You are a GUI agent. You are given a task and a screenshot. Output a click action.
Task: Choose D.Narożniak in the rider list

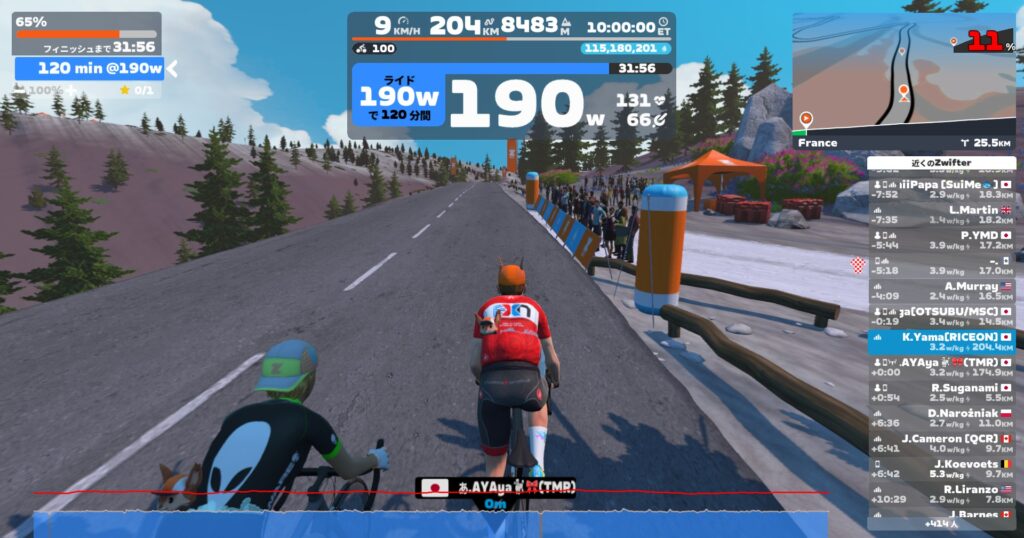pos(941,418)
